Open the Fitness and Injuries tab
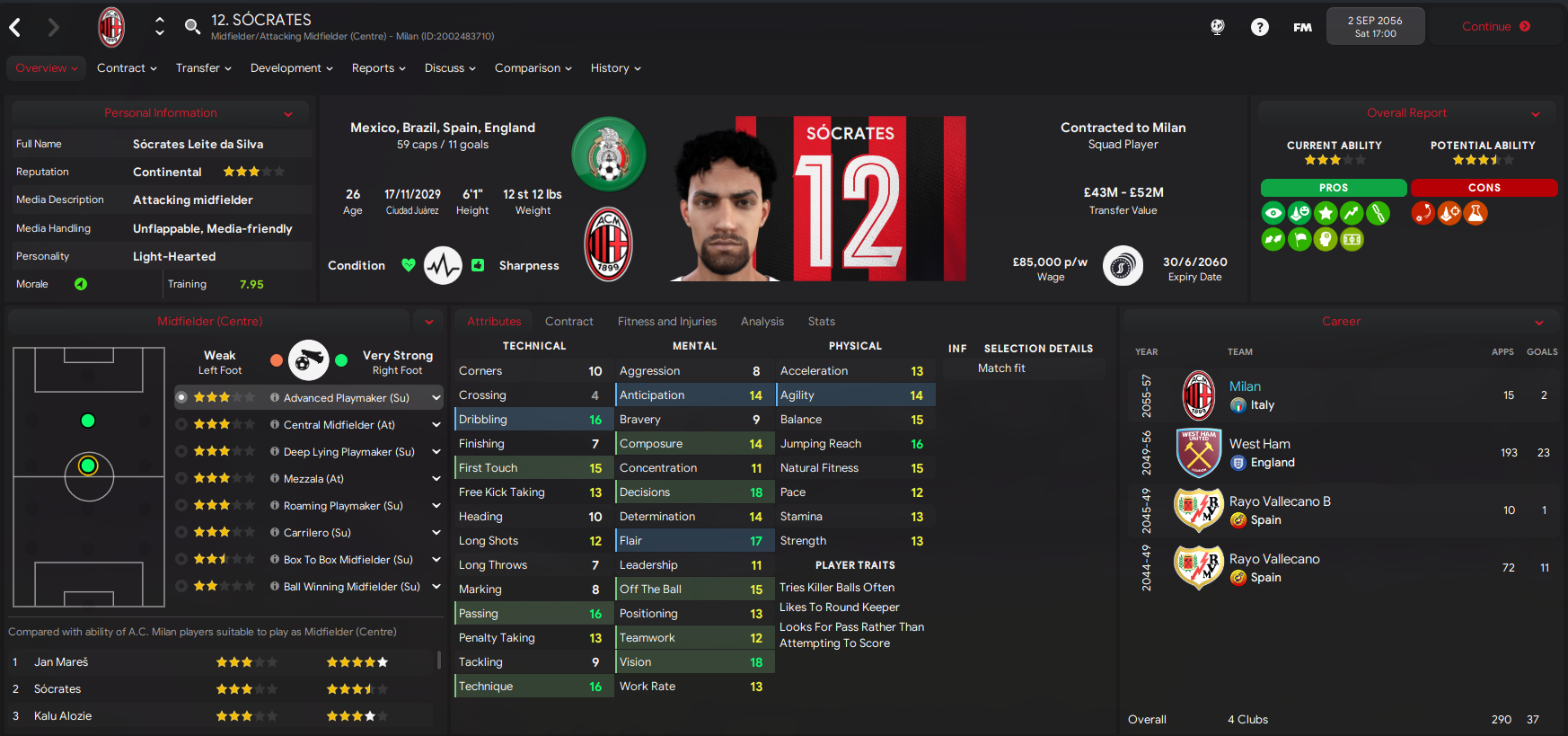 (x=667, y=321)
